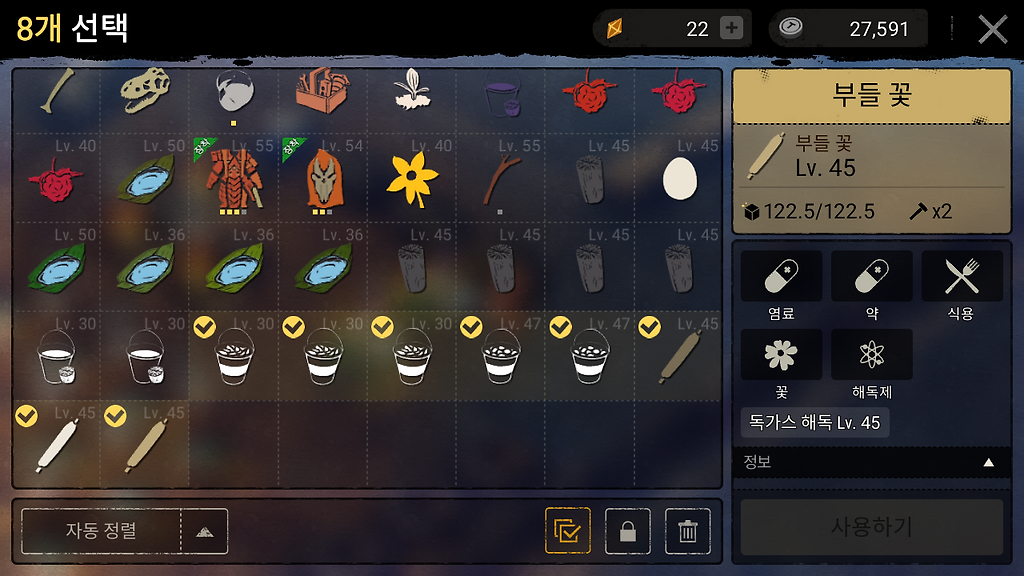1024x576 pixels.
Task: Click the 자동 정렬 auto-sort button
Action: point(101,531)
